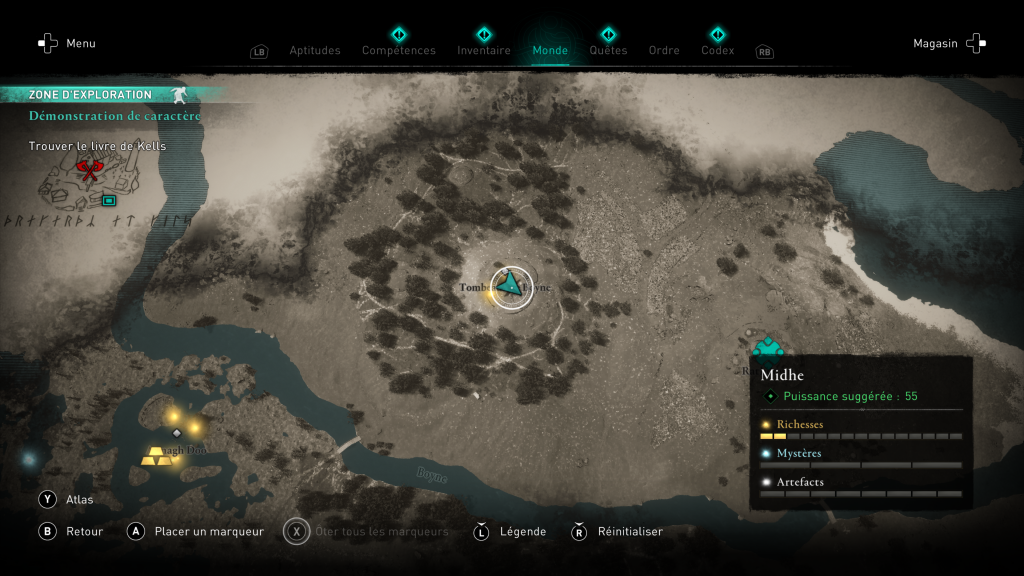Viewport: 1024px width, 576px height.
Task: Click the crossed red axes quest marker
Action: click(89, 171)
